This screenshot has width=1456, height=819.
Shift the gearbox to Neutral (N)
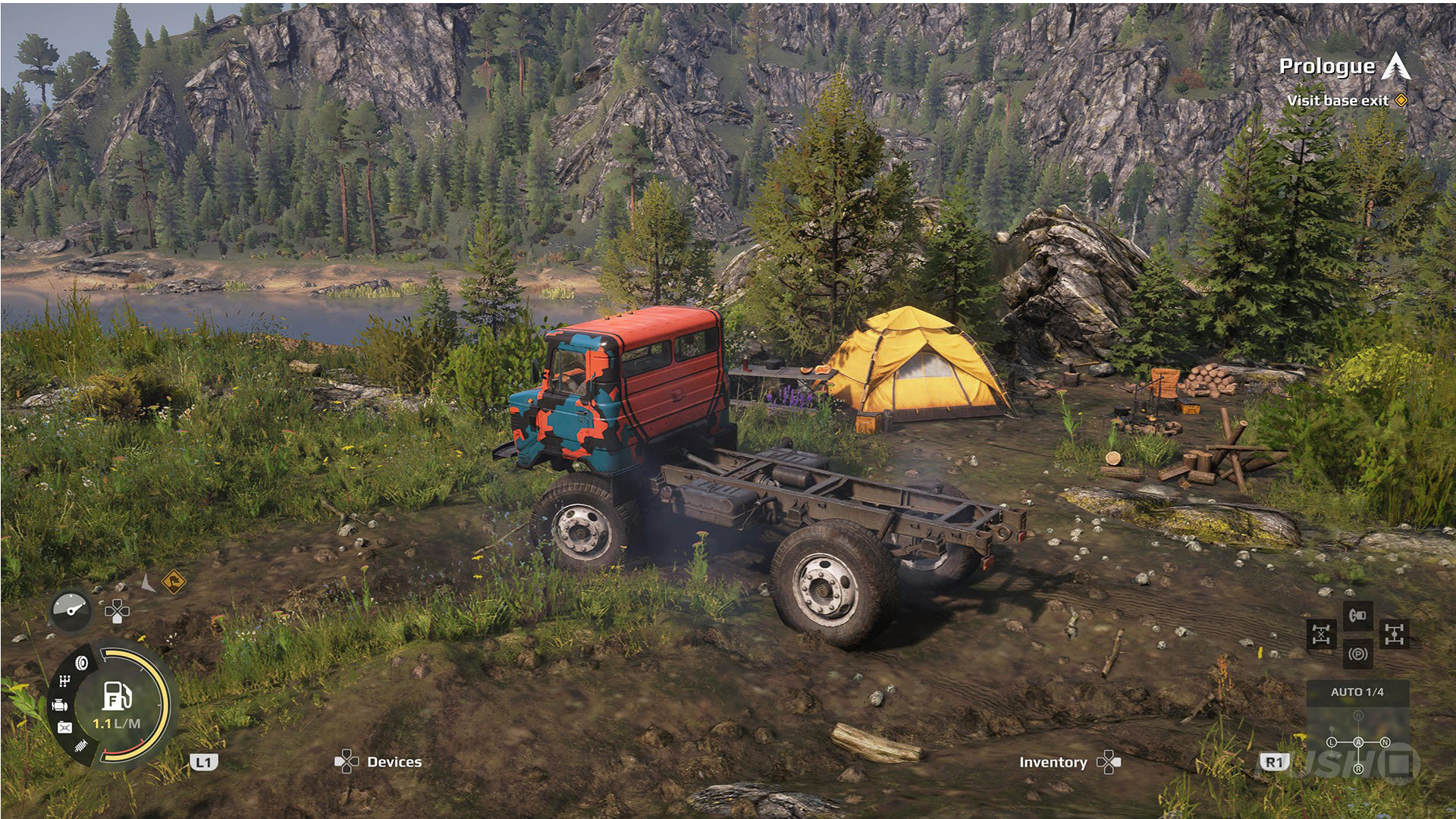[1385, 742]
